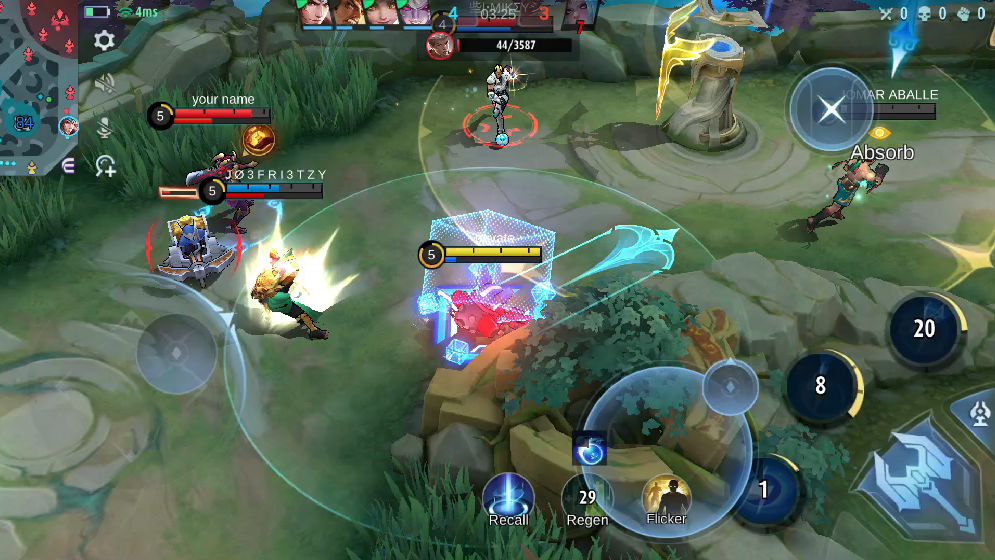Cast the Flicker battle spell

pyautogui.click(x=666, y=497)
